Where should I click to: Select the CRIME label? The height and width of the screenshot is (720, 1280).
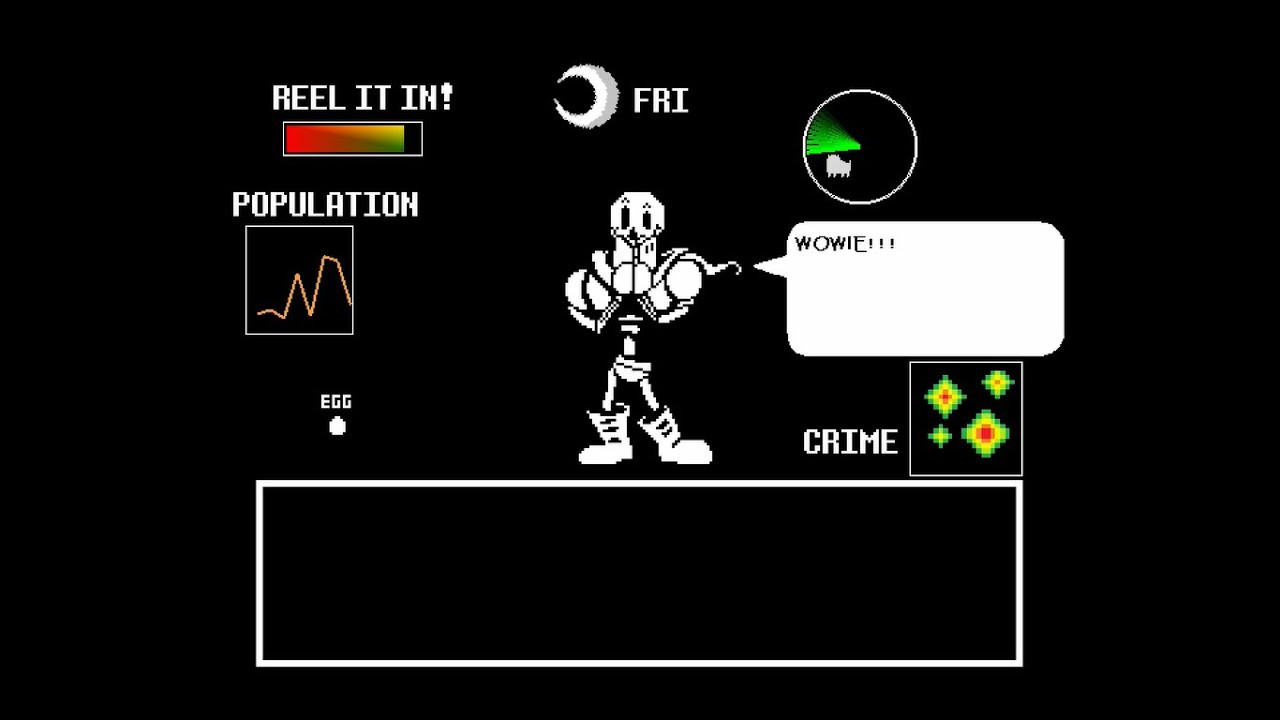(x=851, y=441)
